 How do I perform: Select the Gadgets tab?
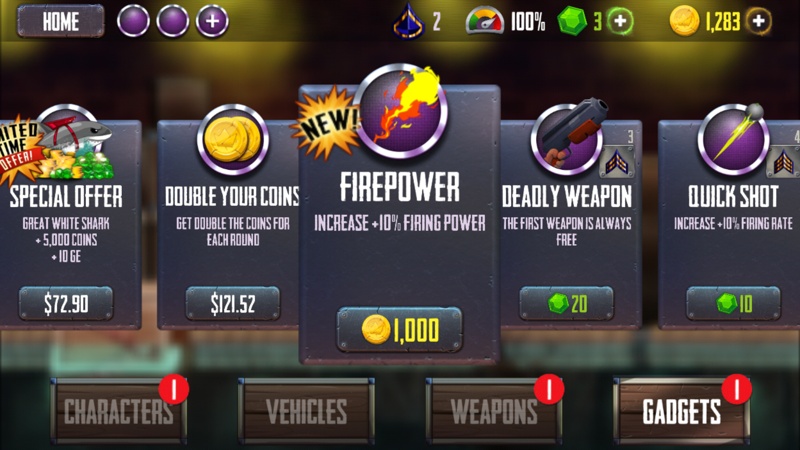pos(681,411)
